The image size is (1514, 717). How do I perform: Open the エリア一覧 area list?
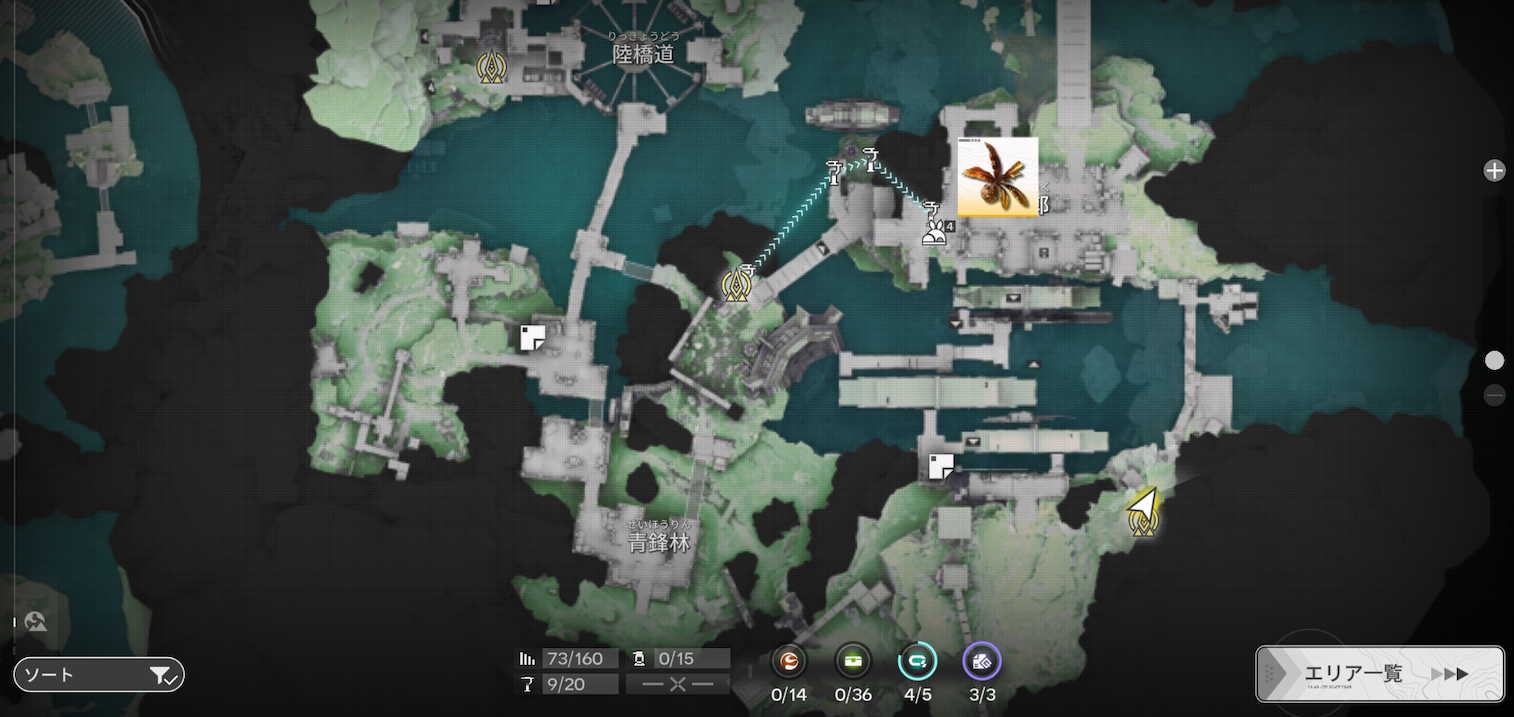coord(1379,673)
